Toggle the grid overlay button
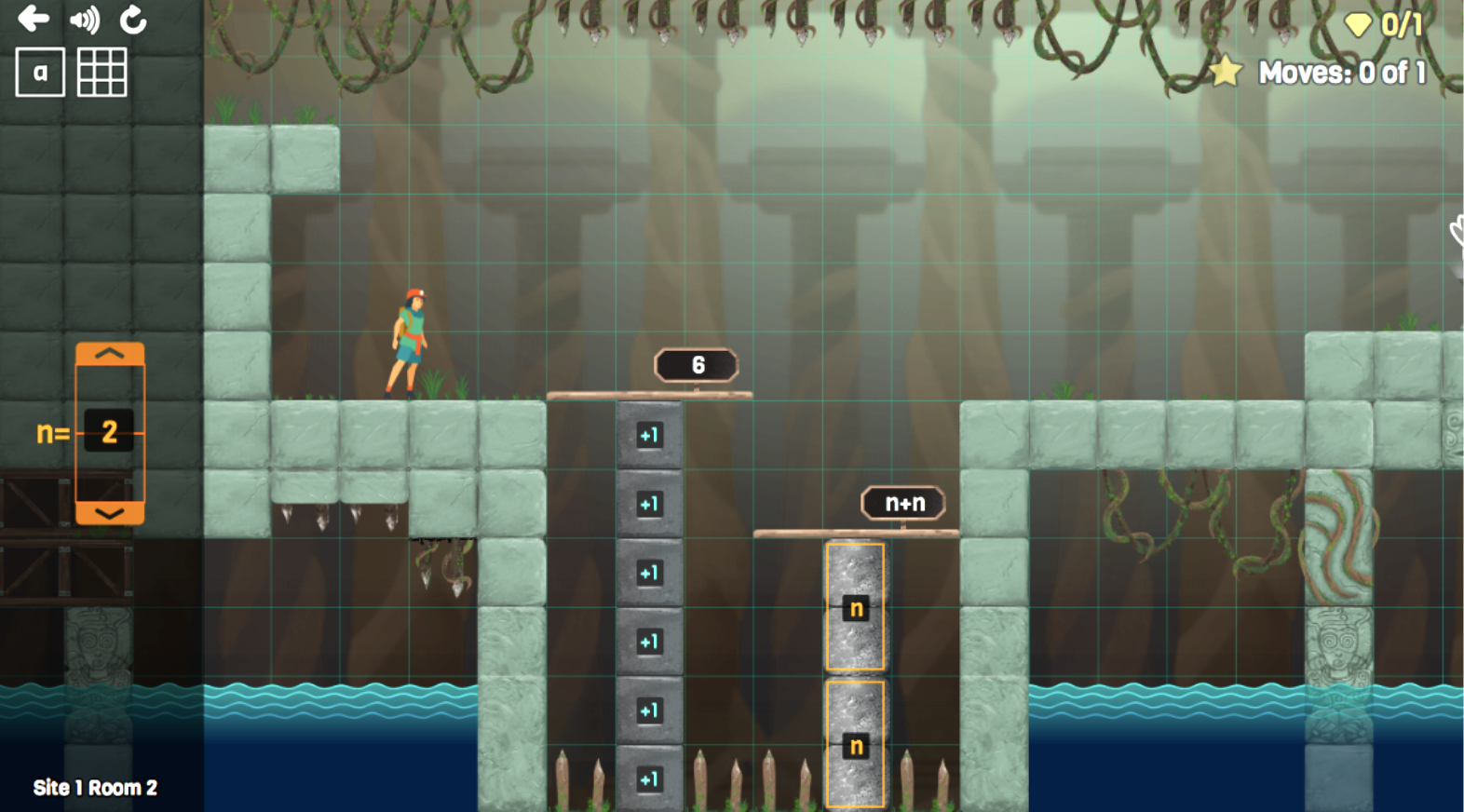This screenshot has width=1464, height=812. coord(102,73)
